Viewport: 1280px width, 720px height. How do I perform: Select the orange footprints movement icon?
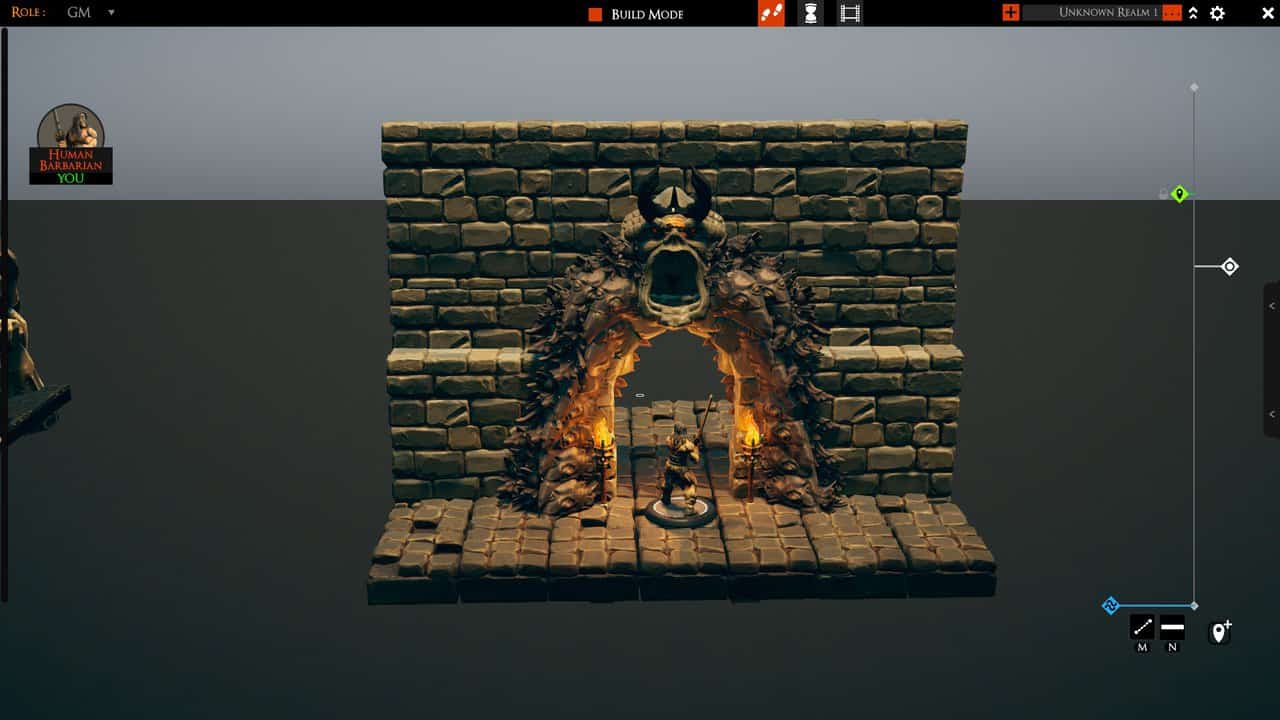[x=770, y=13]
